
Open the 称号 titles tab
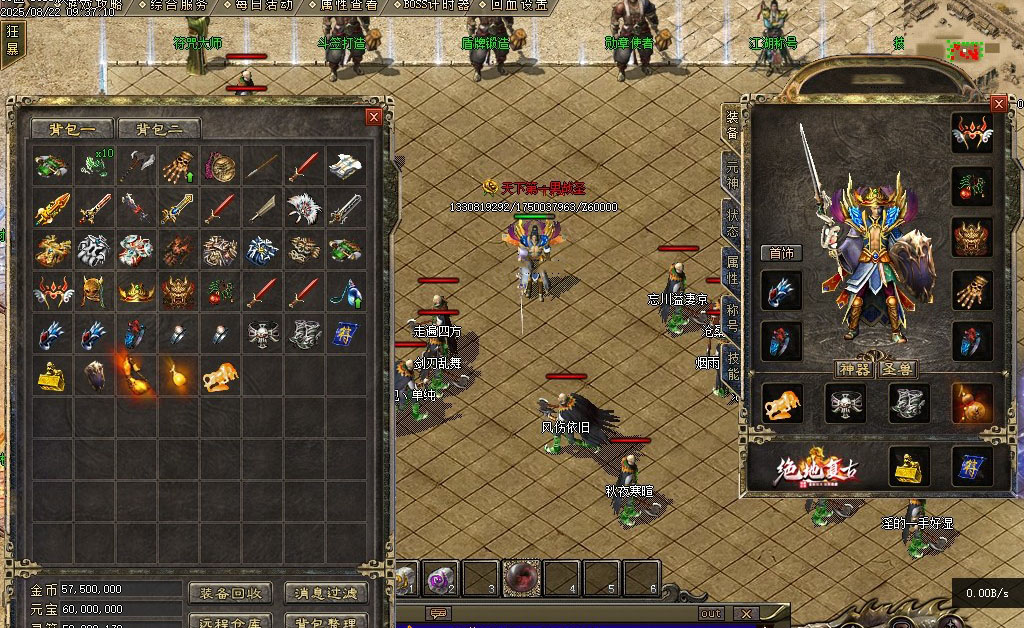pyautogui.click(x=732, y=322)
